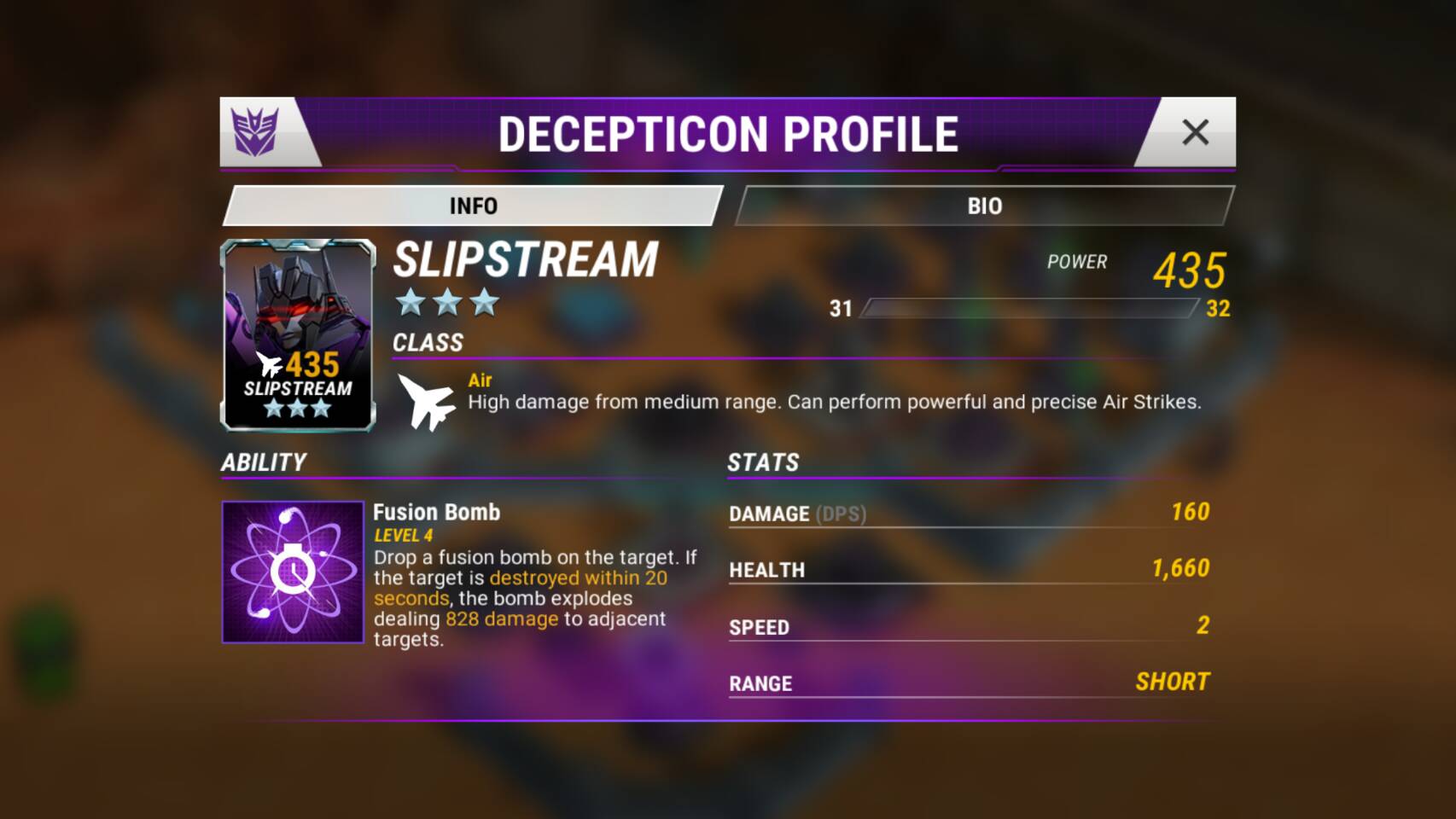The height and width of the screenshot is (819, 1456).
Task: Tap the Fusion Bomb ability icon
Action: [293, 572]
